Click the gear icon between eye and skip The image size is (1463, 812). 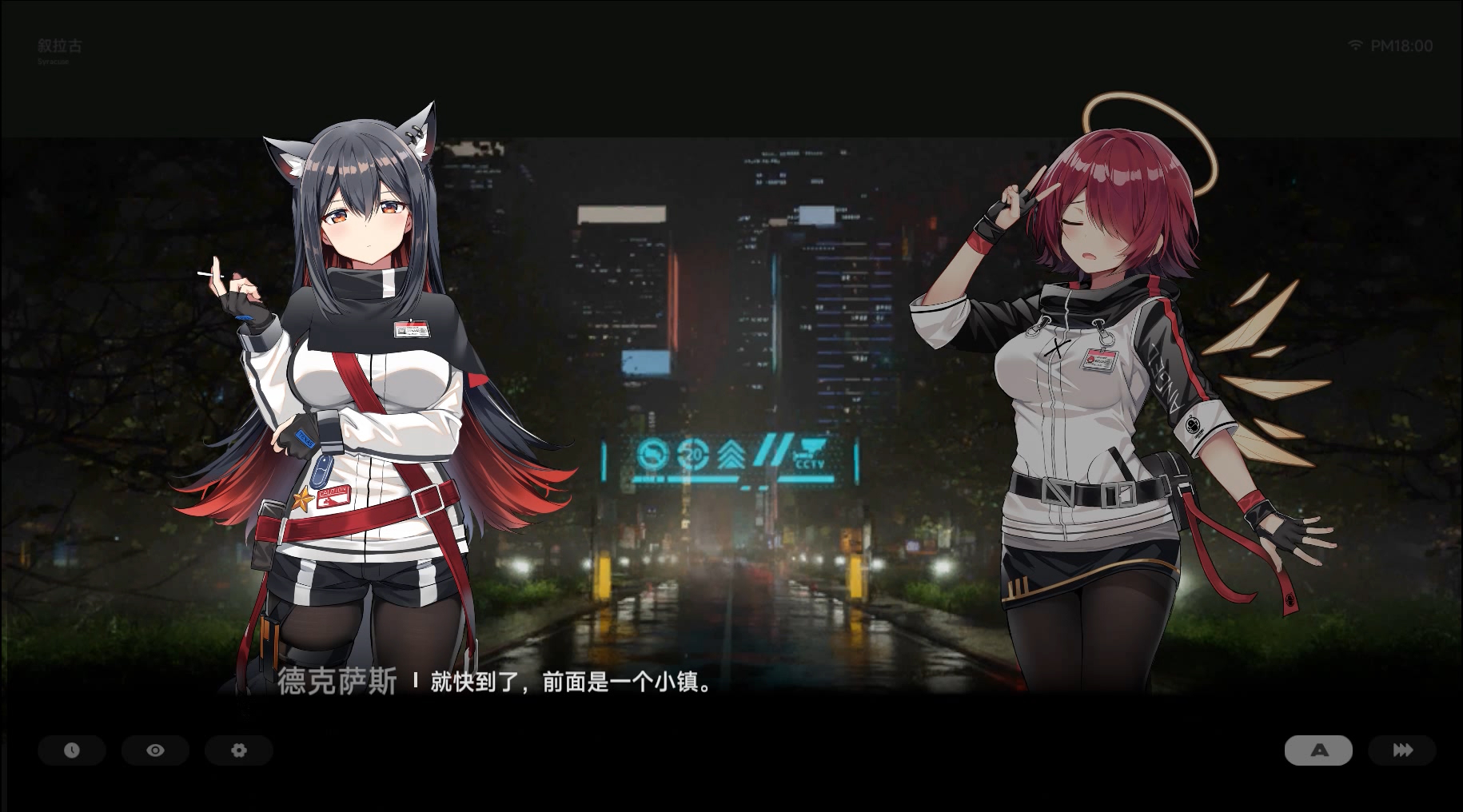[238, 750]
